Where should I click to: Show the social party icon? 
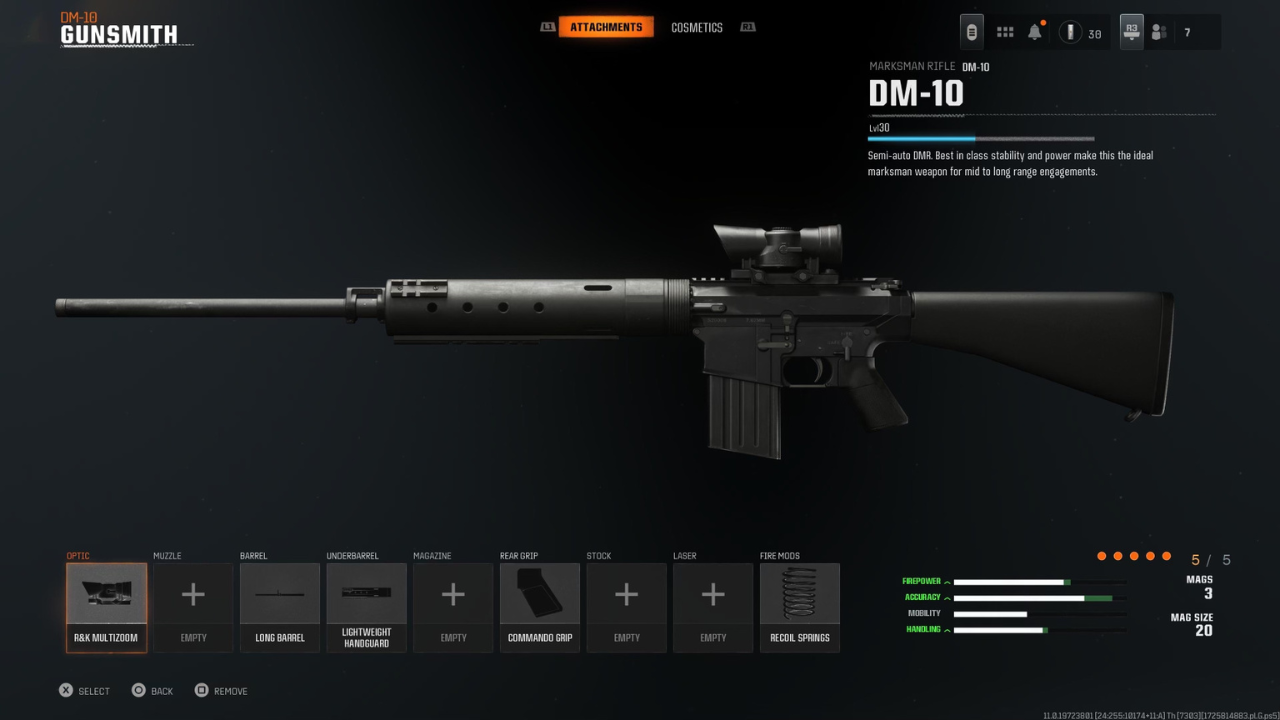tap(1159, 32)
